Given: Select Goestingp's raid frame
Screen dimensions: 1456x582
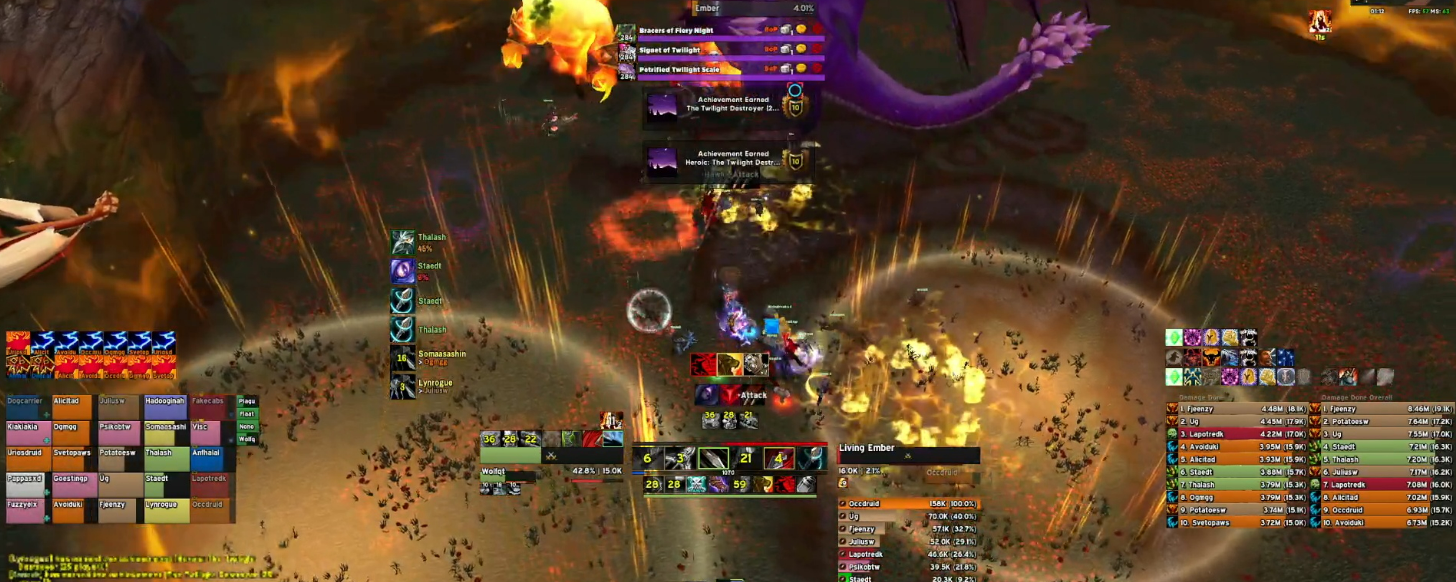Looking at the screenshot, I should coord(73,485).
